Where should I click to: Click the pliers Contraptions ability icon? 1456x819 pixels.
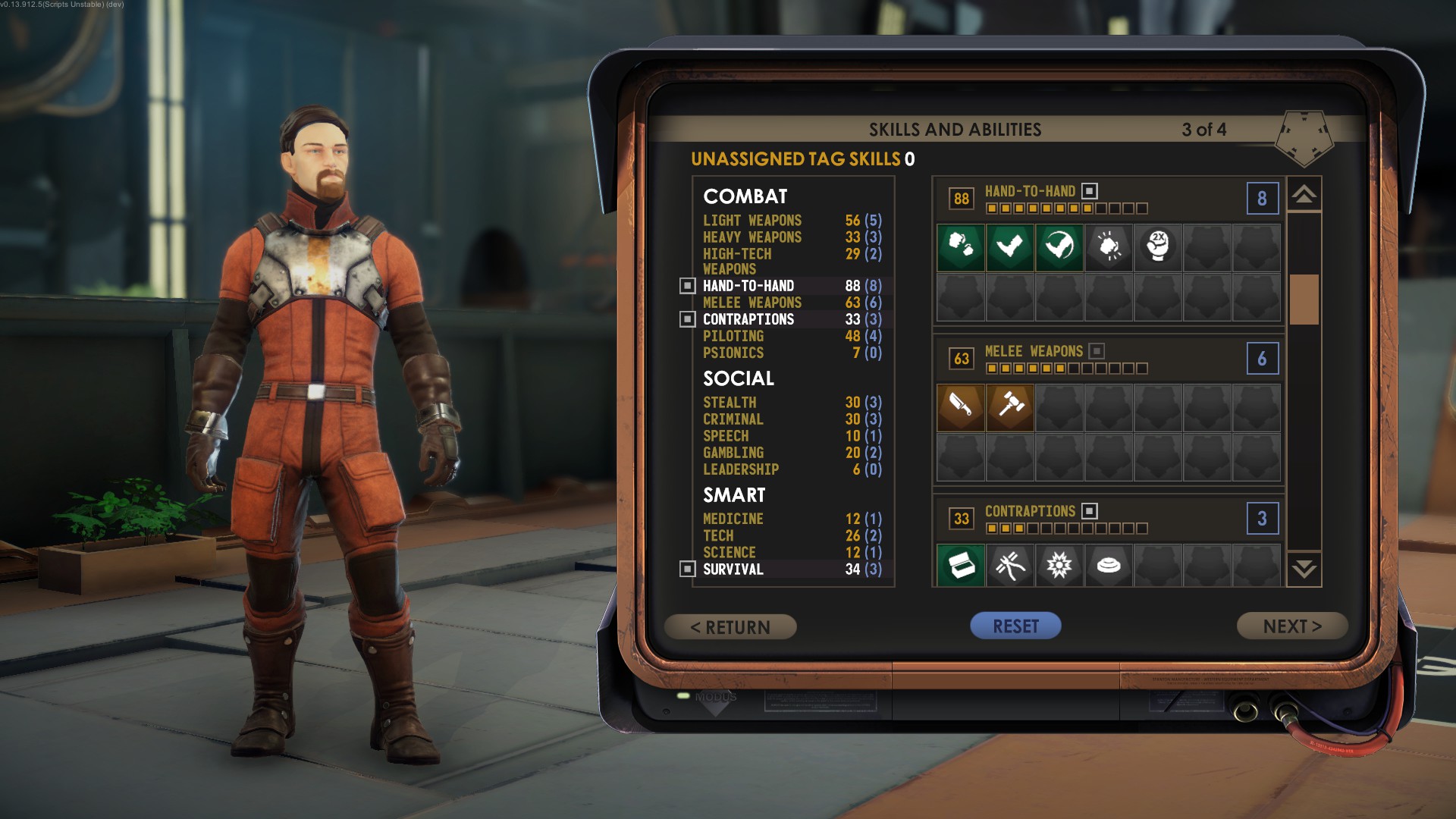[x=1009, y=565]
